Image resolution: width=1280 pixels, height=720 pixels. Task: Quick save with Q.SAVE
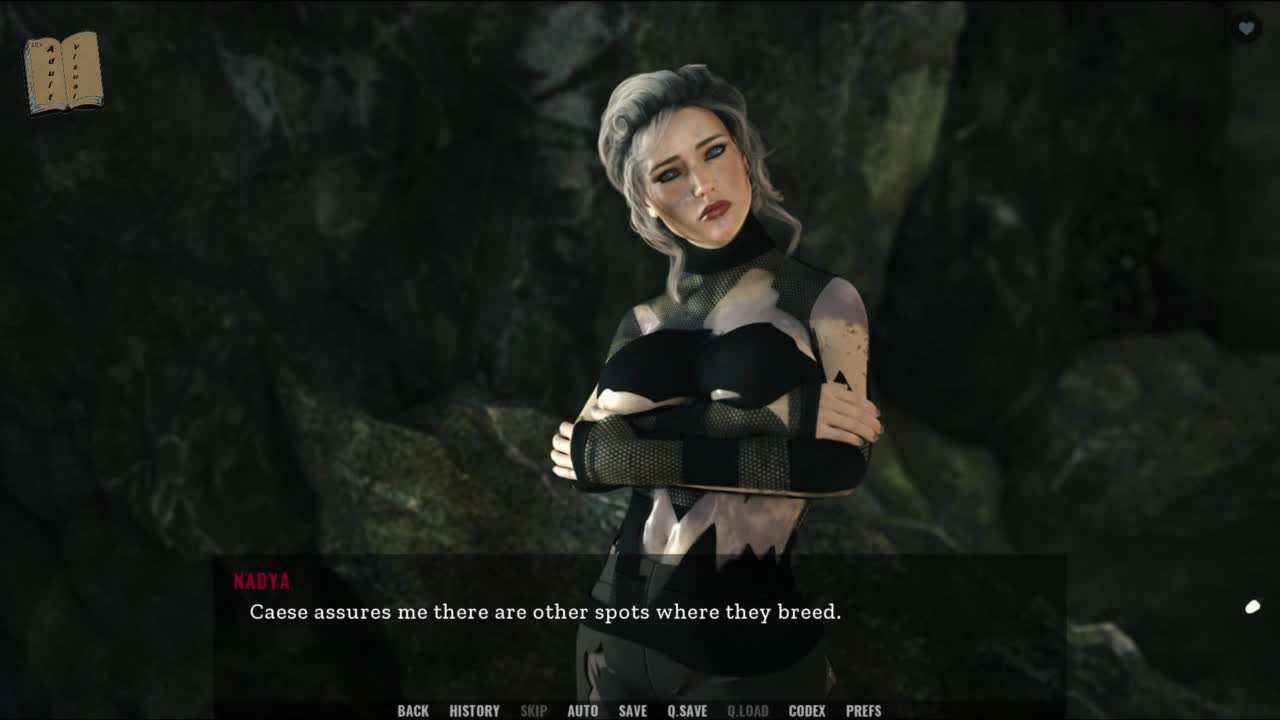[687, 711]
